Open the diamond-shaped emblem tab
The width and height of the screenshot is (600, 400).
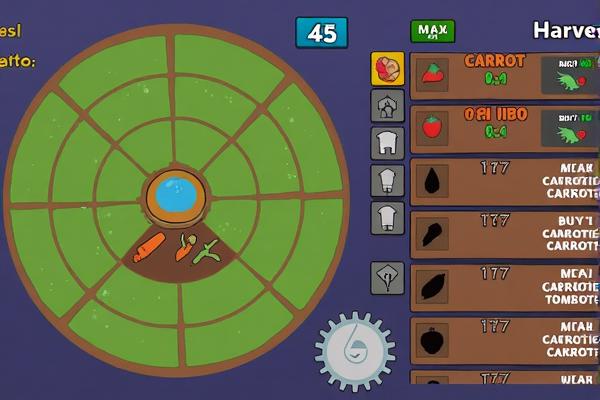[387, 277]
